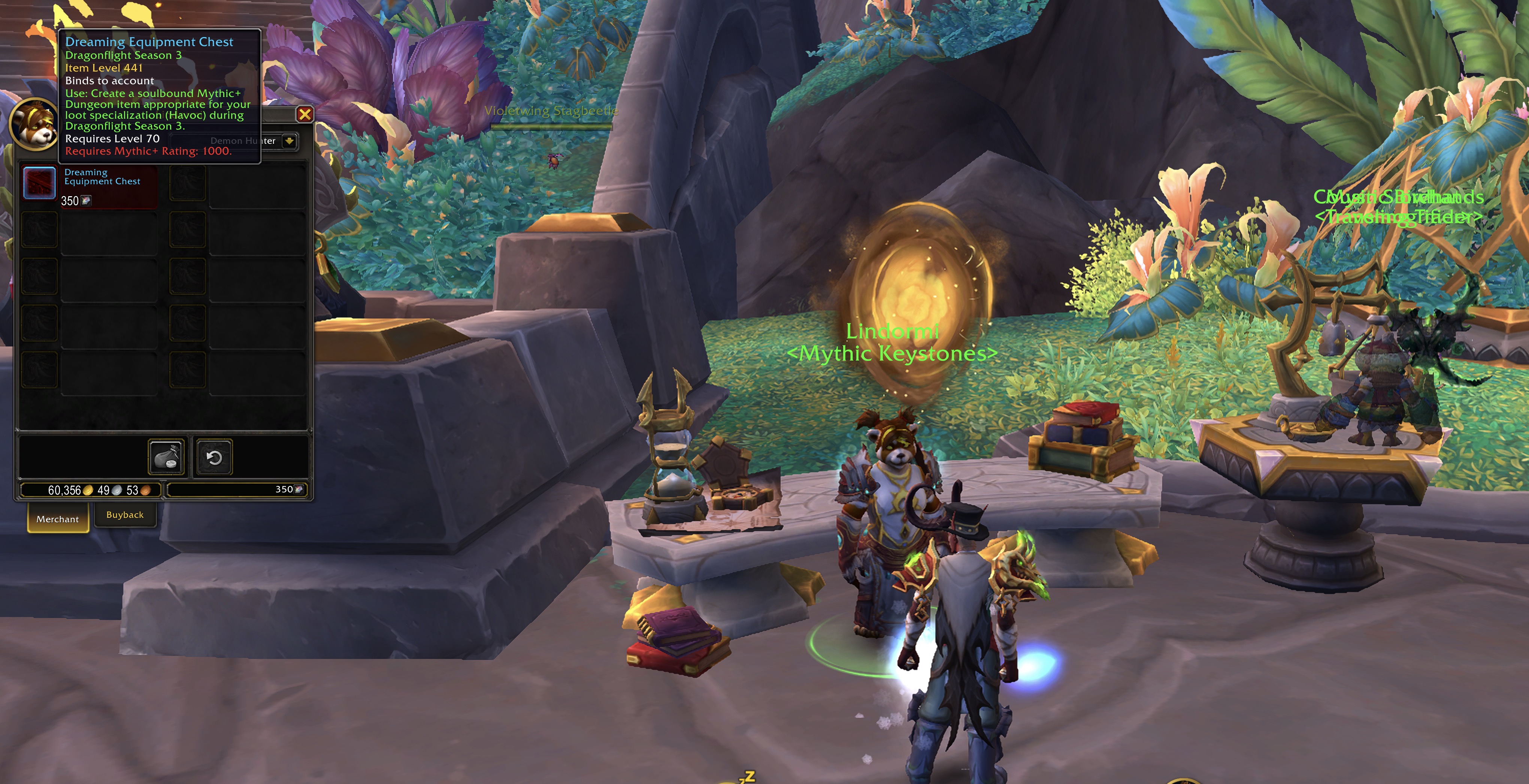Switch to the Buyback tab

click(x=125, y=515)
